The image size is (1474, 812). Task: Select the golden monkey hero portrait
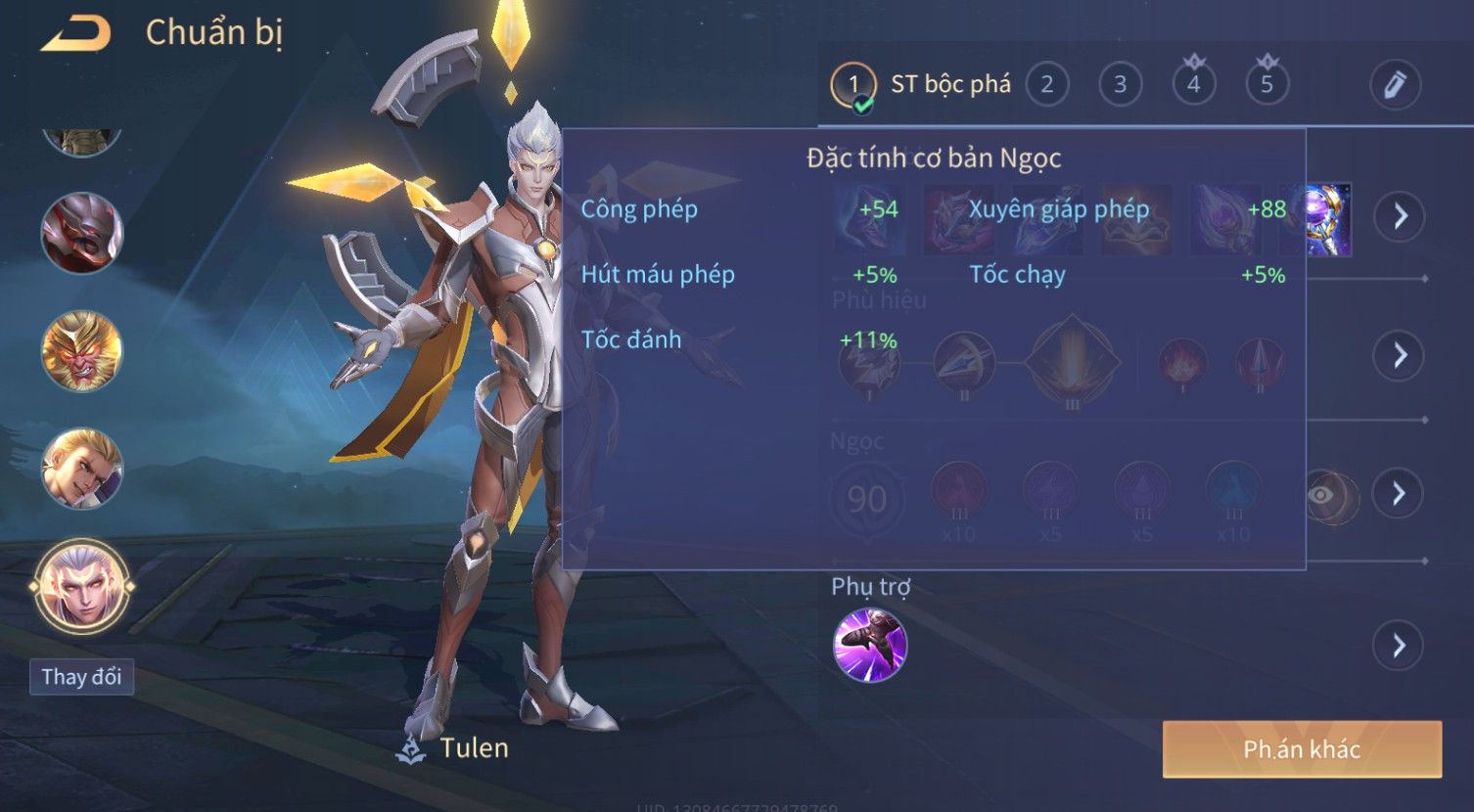[x=82, y=351]
